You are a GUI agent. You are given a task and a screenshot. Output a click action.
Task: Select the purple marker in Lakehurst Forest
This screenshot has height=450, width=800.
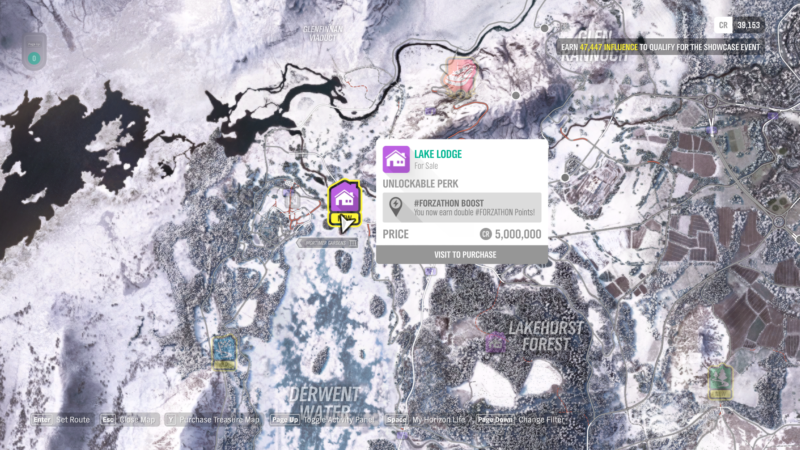point(494,342)
